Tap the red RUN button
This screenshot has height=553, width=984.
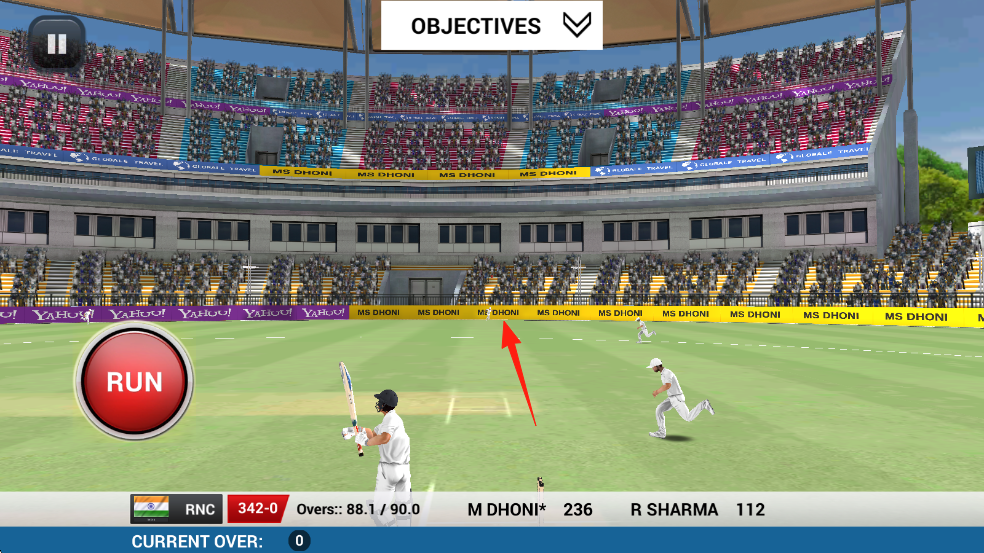tap(134, 381)
